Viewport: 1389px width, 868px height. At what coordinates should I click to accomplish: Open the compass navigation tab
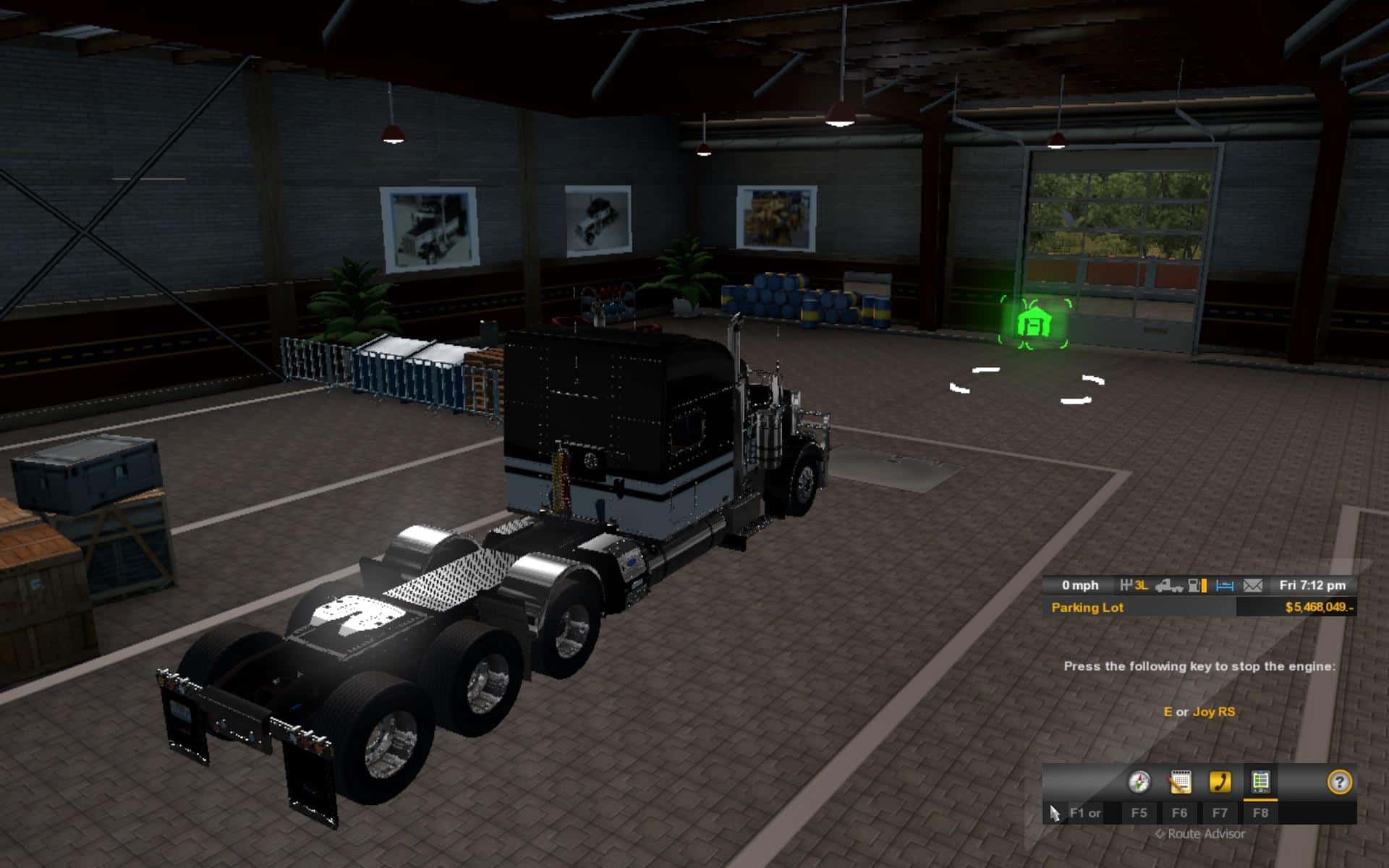click(x=1139, y=782)
